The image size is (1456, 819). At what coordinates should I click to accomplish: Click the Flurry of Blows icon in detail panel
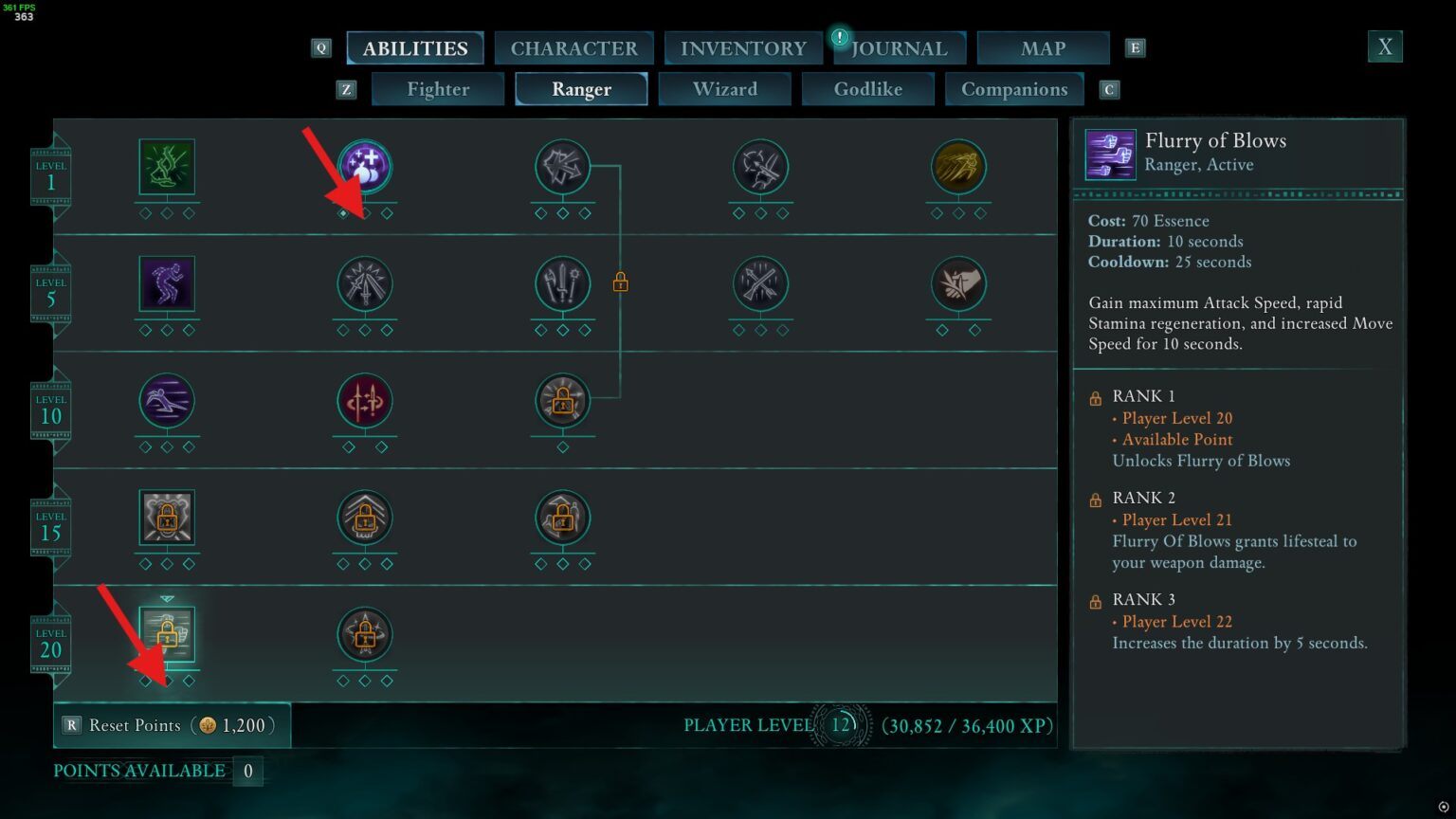(1110, 154)
